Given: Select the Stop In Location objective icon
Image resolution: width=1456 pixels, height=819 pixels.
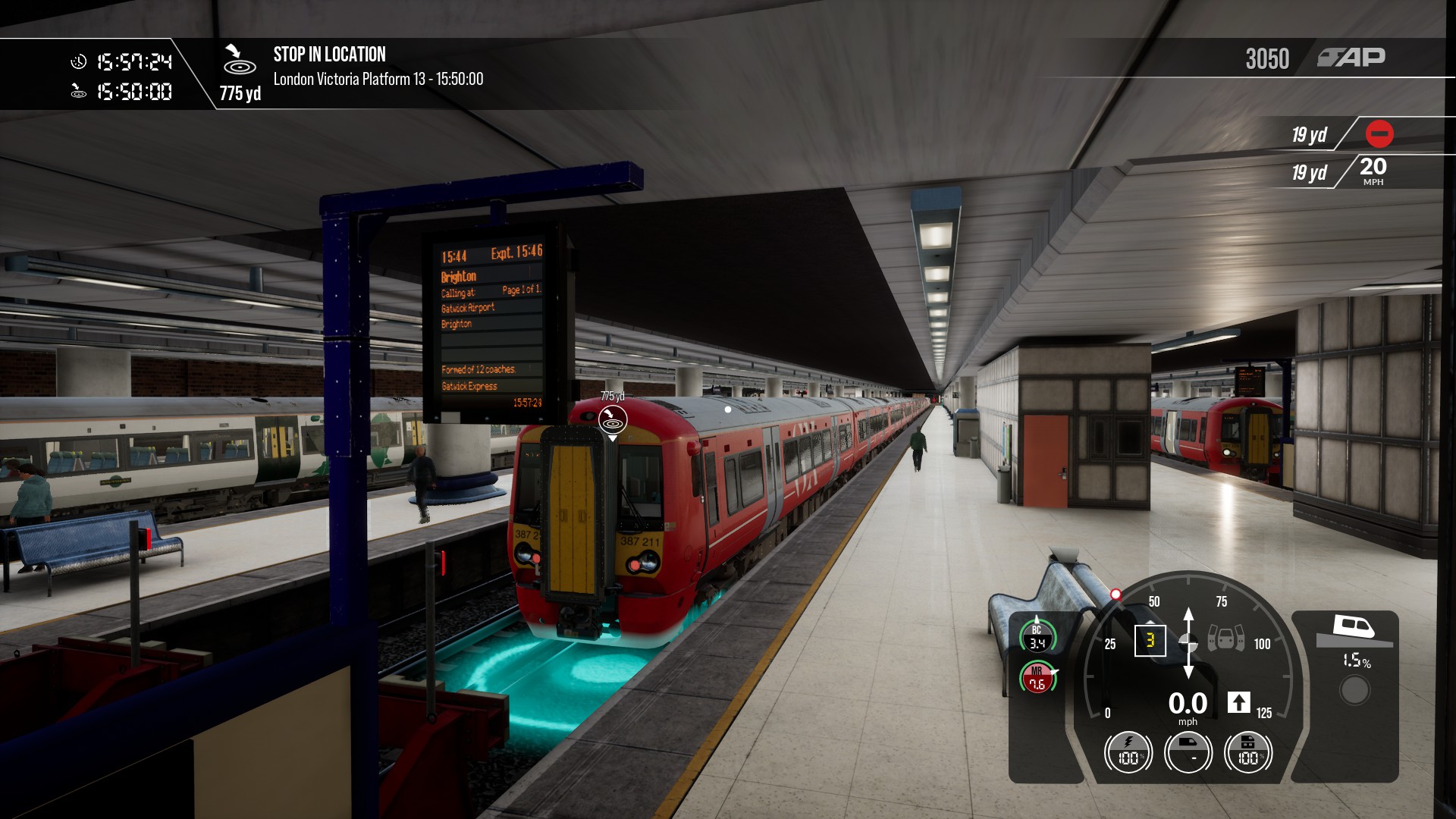Looking at the screenshot, I should pos(239,60).
